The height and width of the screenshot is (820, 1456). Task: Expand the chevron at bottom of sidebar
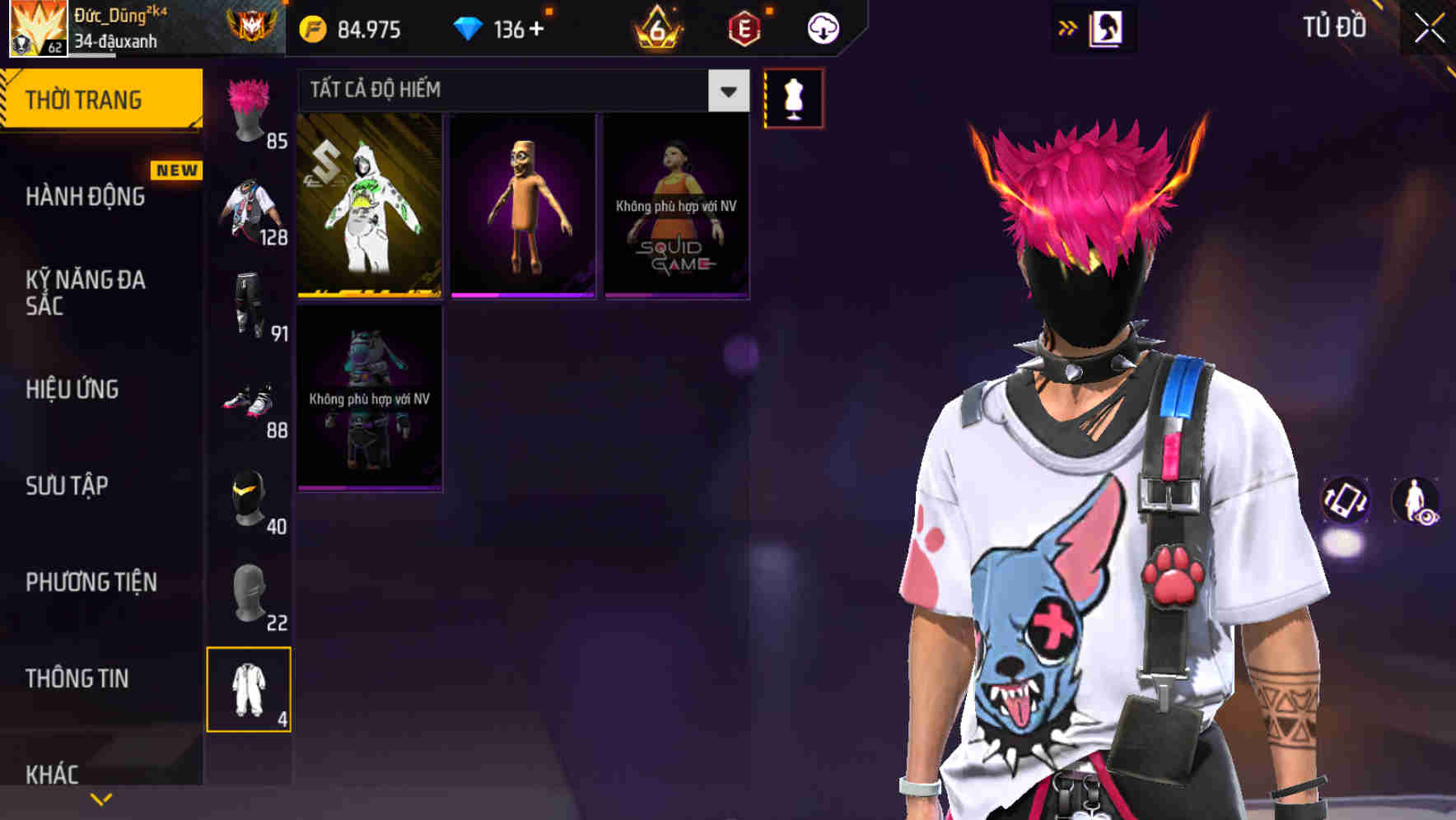point(101,799)
